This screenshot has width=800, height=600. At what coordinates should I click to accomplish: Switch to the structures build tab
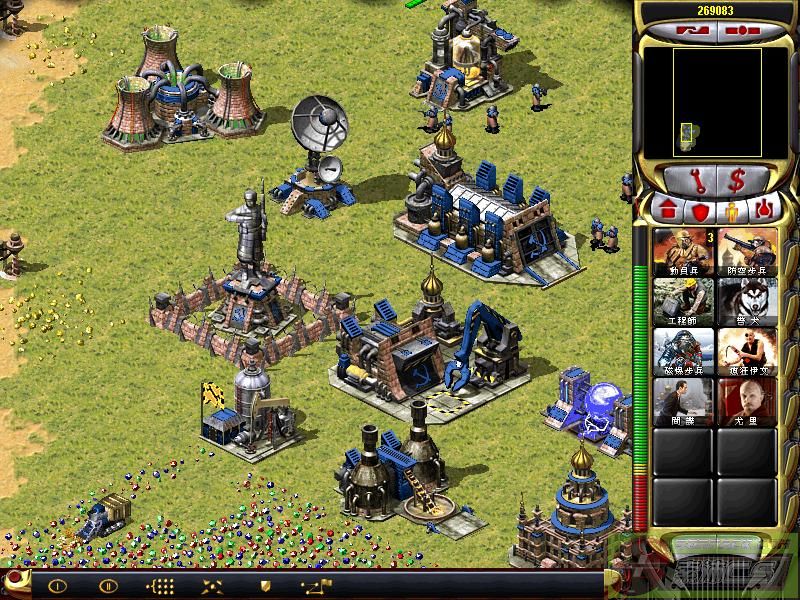coord(666,212)
